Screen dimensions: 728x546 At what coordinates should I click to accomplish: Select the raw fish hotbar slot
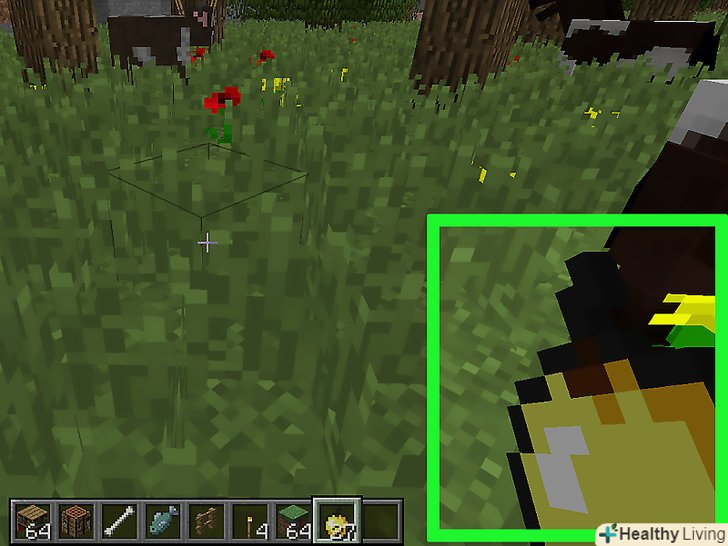pos(164,519)
